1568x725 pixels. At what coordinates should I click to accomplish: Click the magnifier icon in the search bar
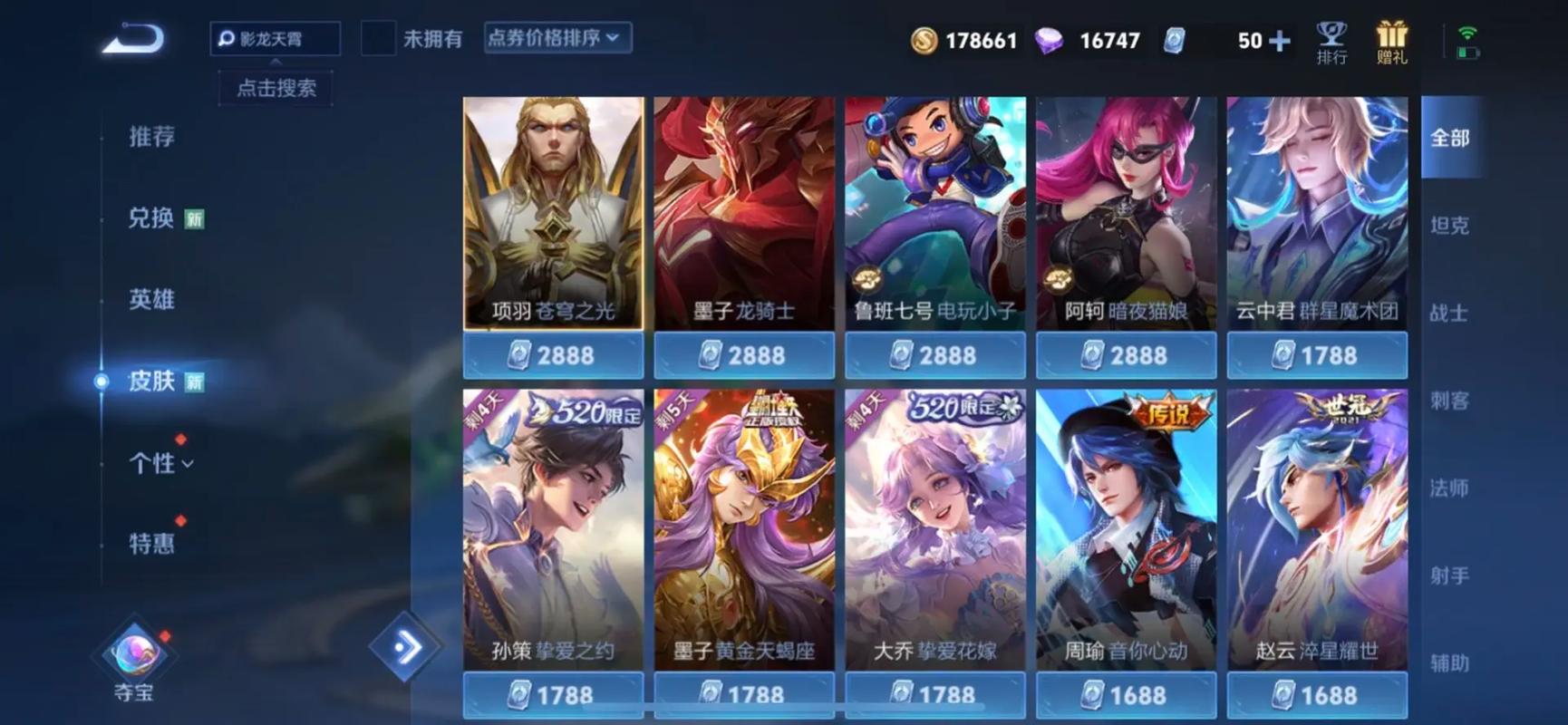coord(226,39)
